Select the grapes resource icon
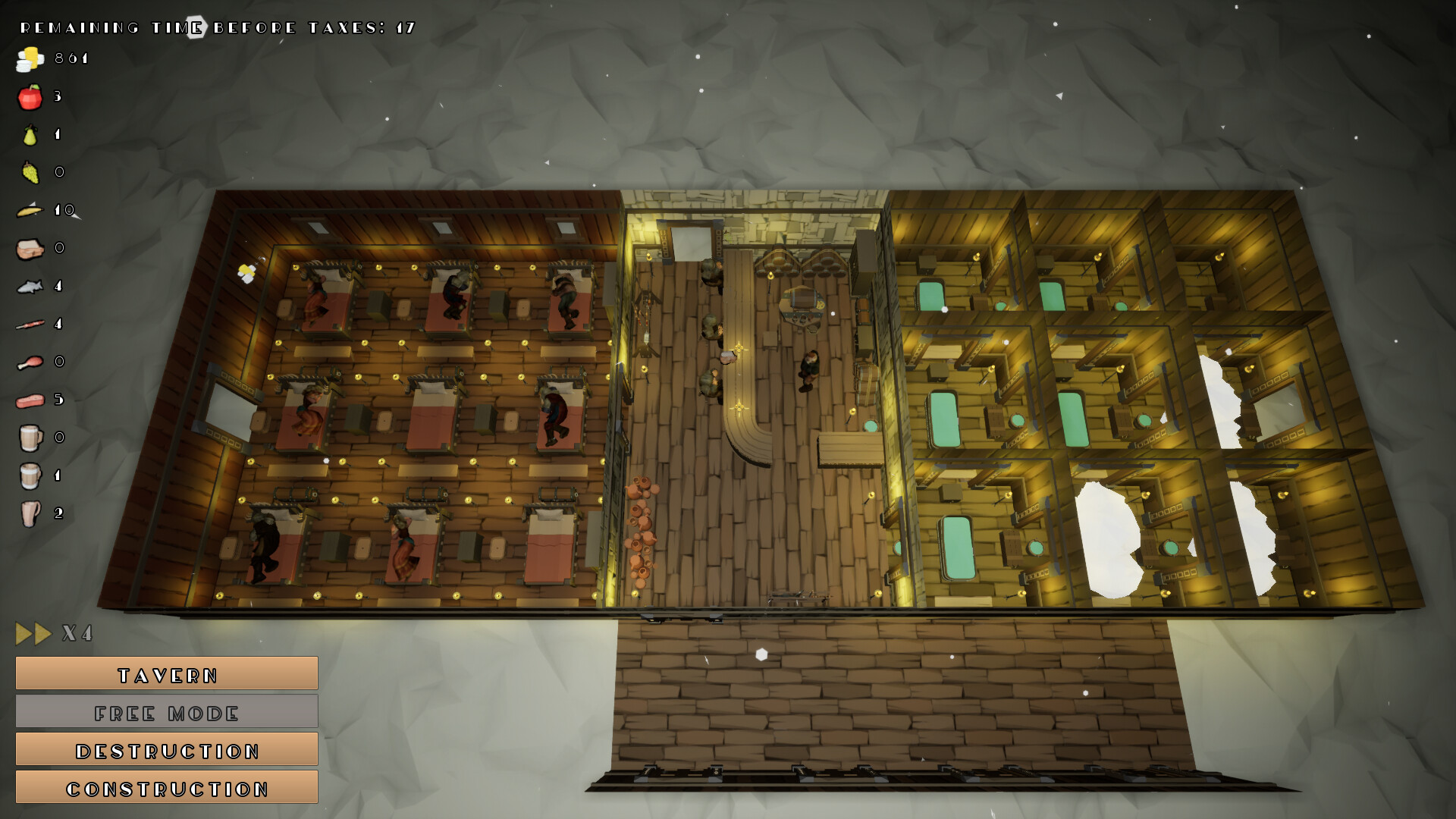This screenshot has height=819, width=1456. (x=29, y=172)
